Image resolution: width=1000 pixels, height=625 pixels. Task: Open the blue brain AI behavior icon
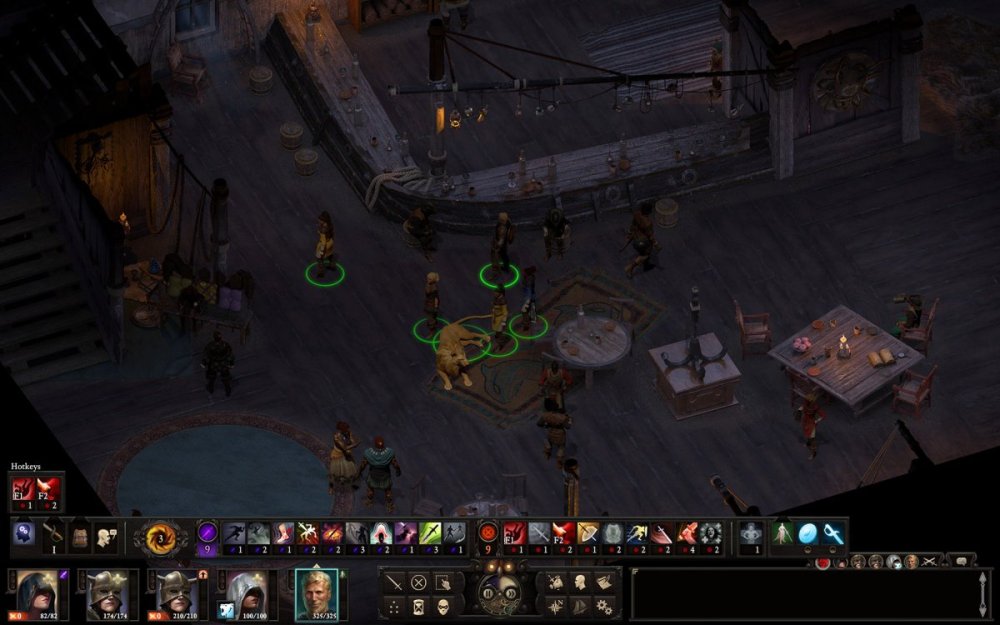[x=24, y=535]
